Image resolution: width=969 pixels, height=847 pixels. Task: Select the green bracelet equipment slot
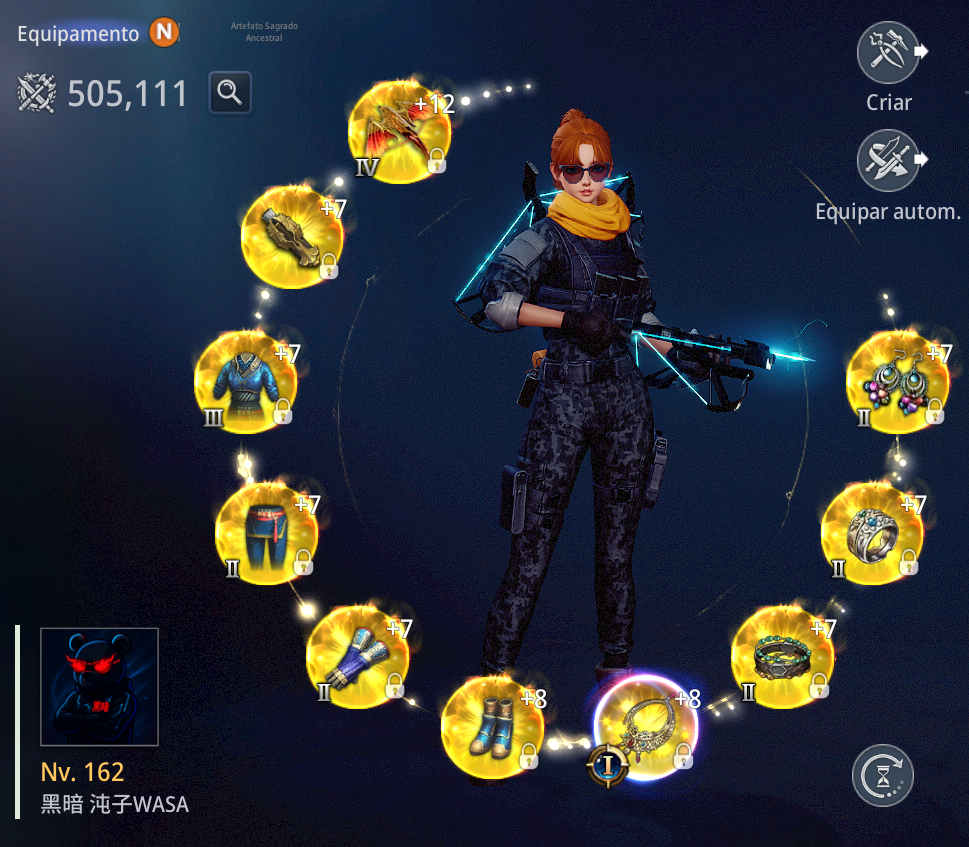[x=782, y=657]
